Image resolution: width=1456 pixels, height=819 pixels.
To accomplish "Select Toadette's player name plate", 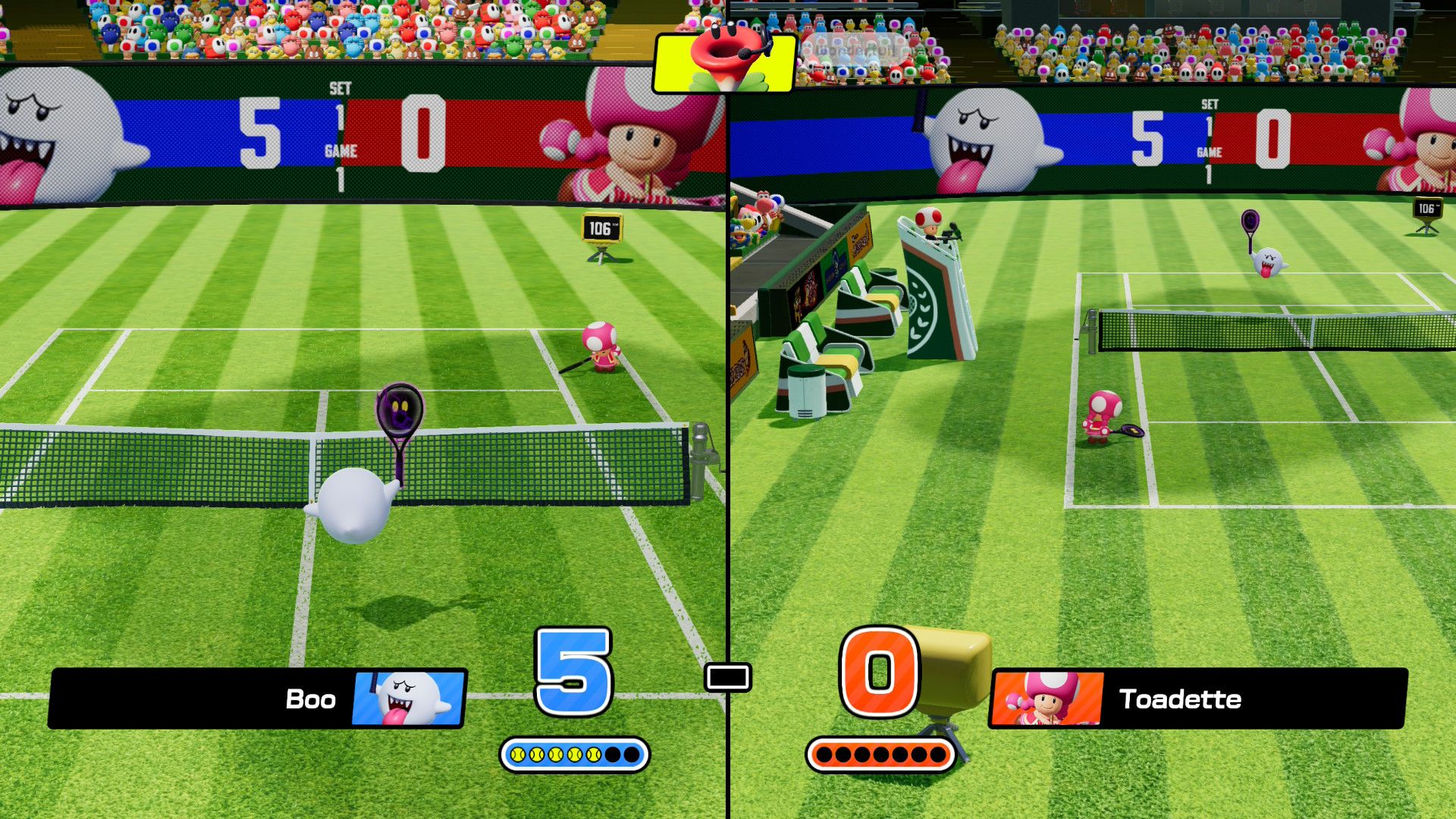I will coord(1198,698).
